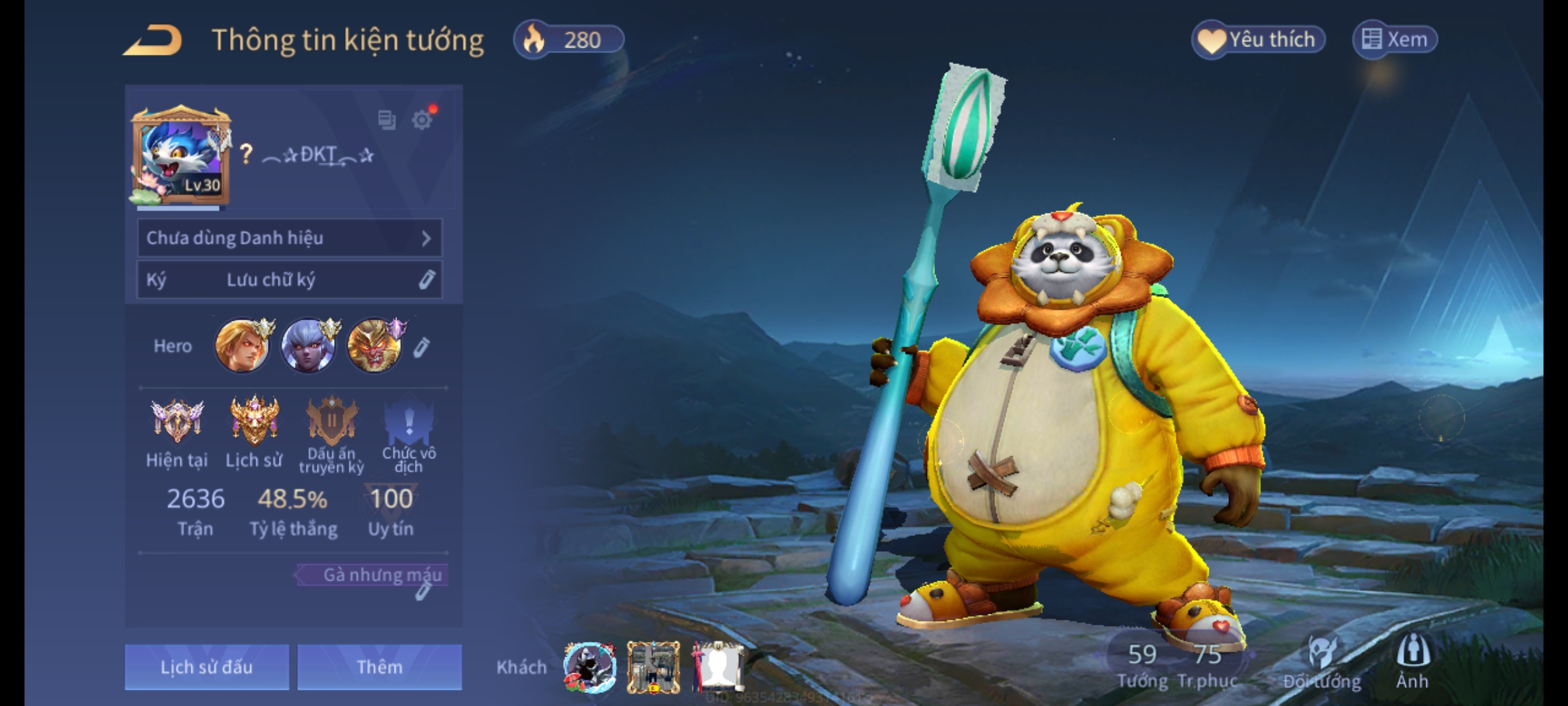This screenshot has height=706, width=1568.
Task: Open profile settings gear icon
Action: point(422,120)
